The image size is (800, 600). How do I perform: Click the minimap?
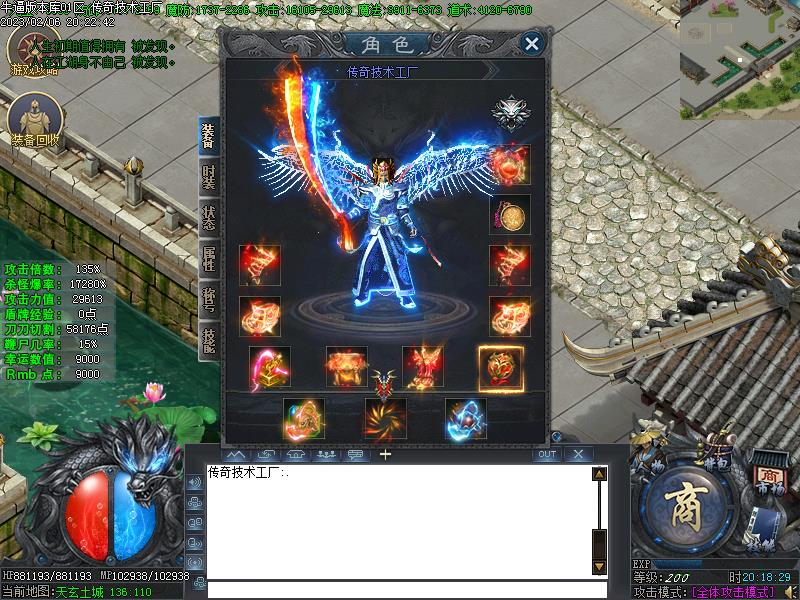pos(740,58)
